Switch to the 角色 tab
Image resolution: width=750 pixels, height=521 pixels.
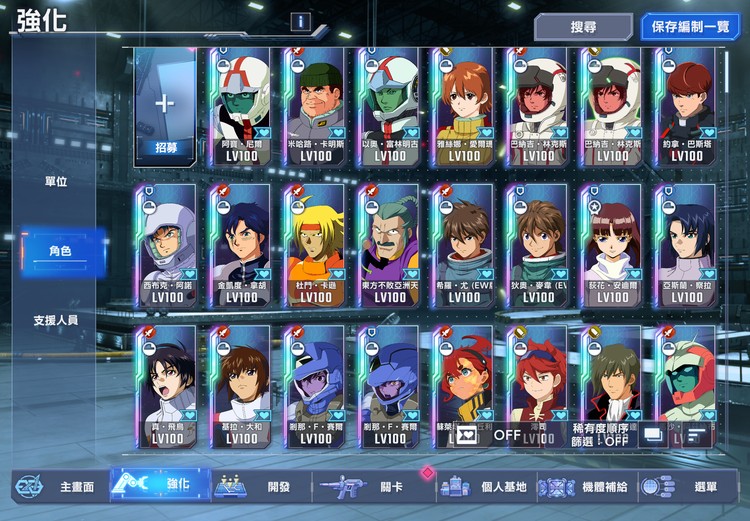(61, 251)
